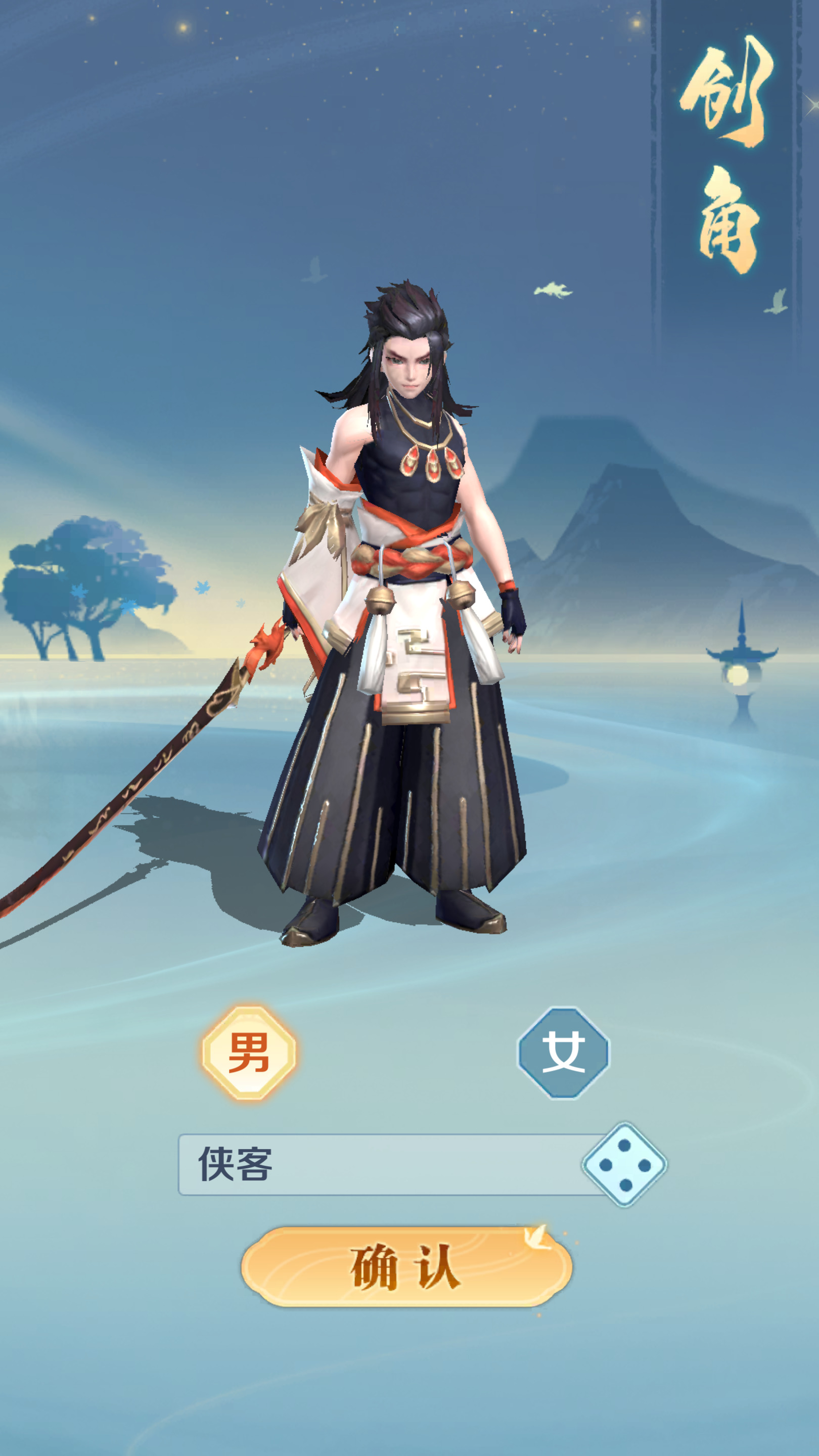The width and height of the screenshot is (819, 1456).
Task: Click the character name field showing 侠客
Action: 379,1165
